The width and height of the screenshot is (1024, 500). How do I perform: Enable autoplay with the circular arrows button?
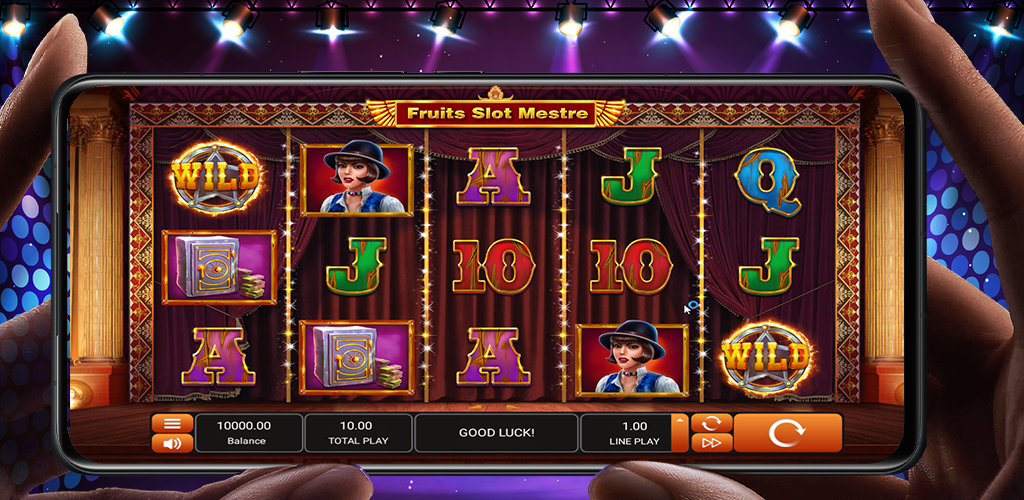711,423
